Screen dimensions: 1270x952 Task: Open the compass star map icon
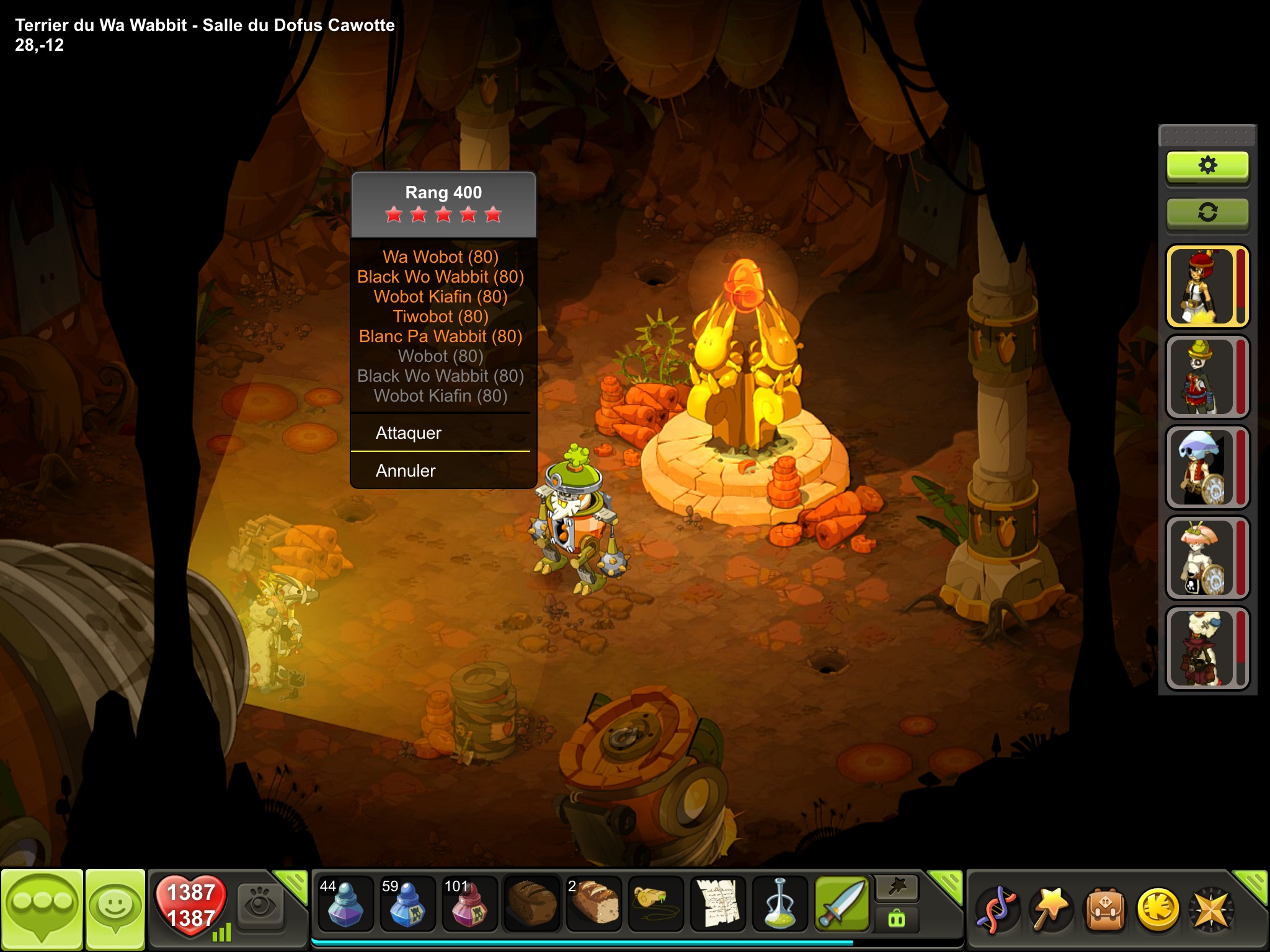1210,910
